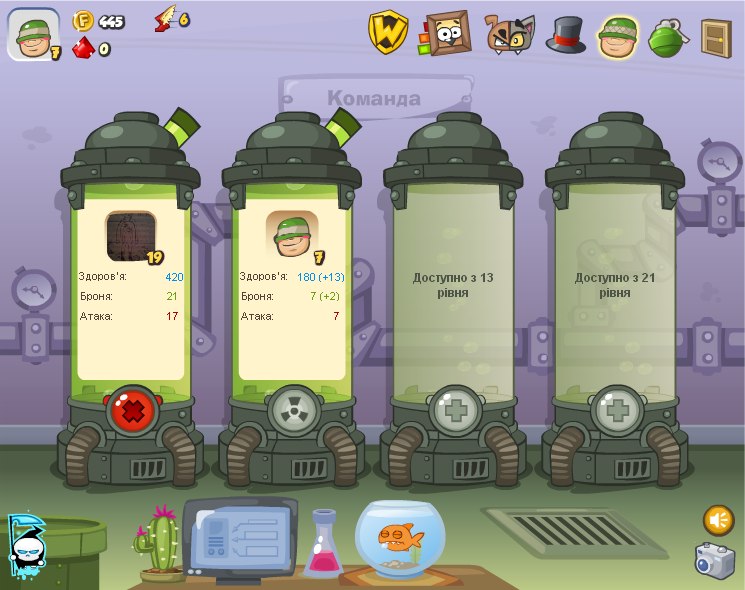The width and height of the screenshot is (745, 590).
Task: Select the level 7 soldier portrait
Action: (292, 236)
